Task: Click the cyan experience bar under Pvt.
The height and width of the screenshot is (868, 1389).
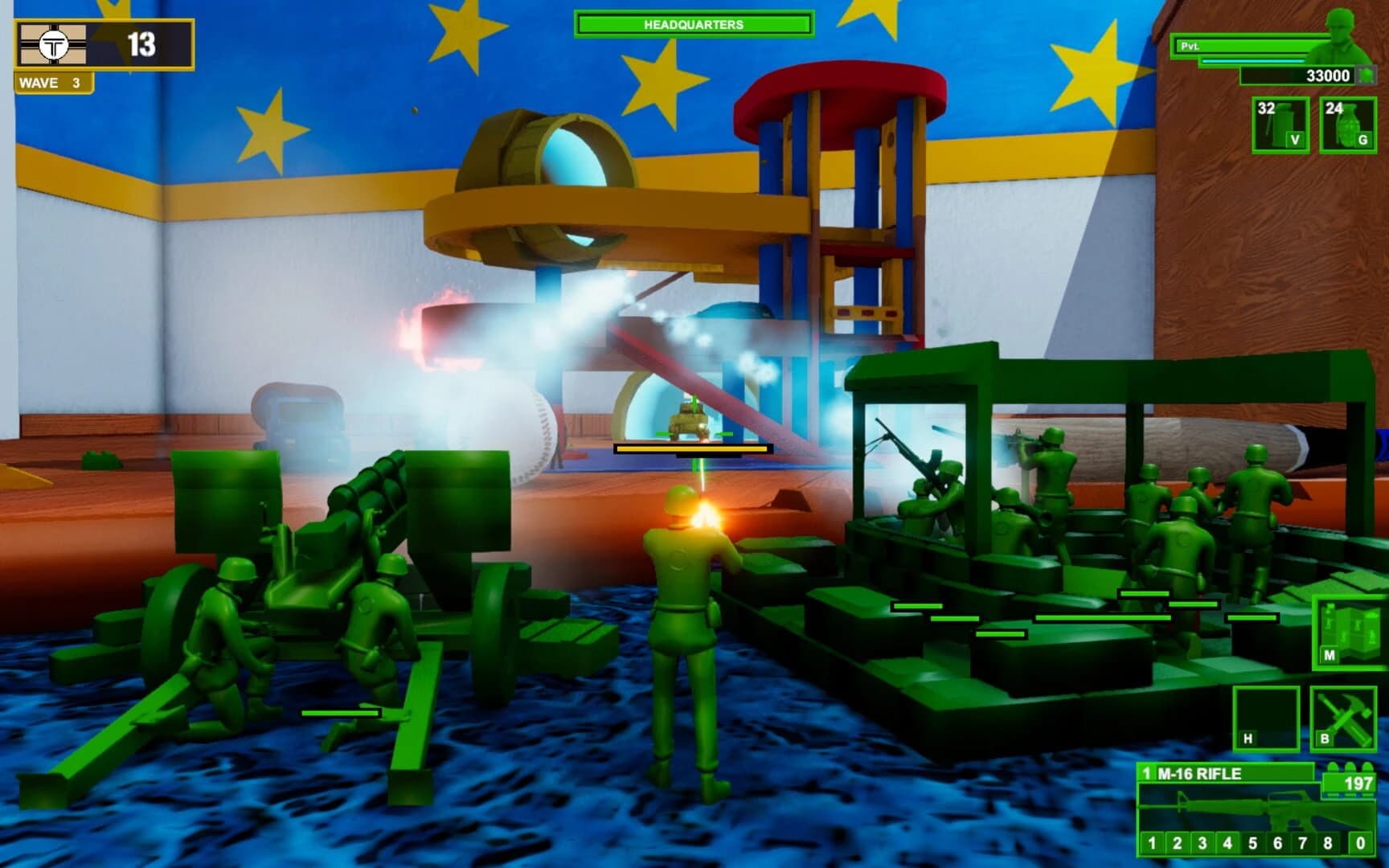Action: 1252,61
